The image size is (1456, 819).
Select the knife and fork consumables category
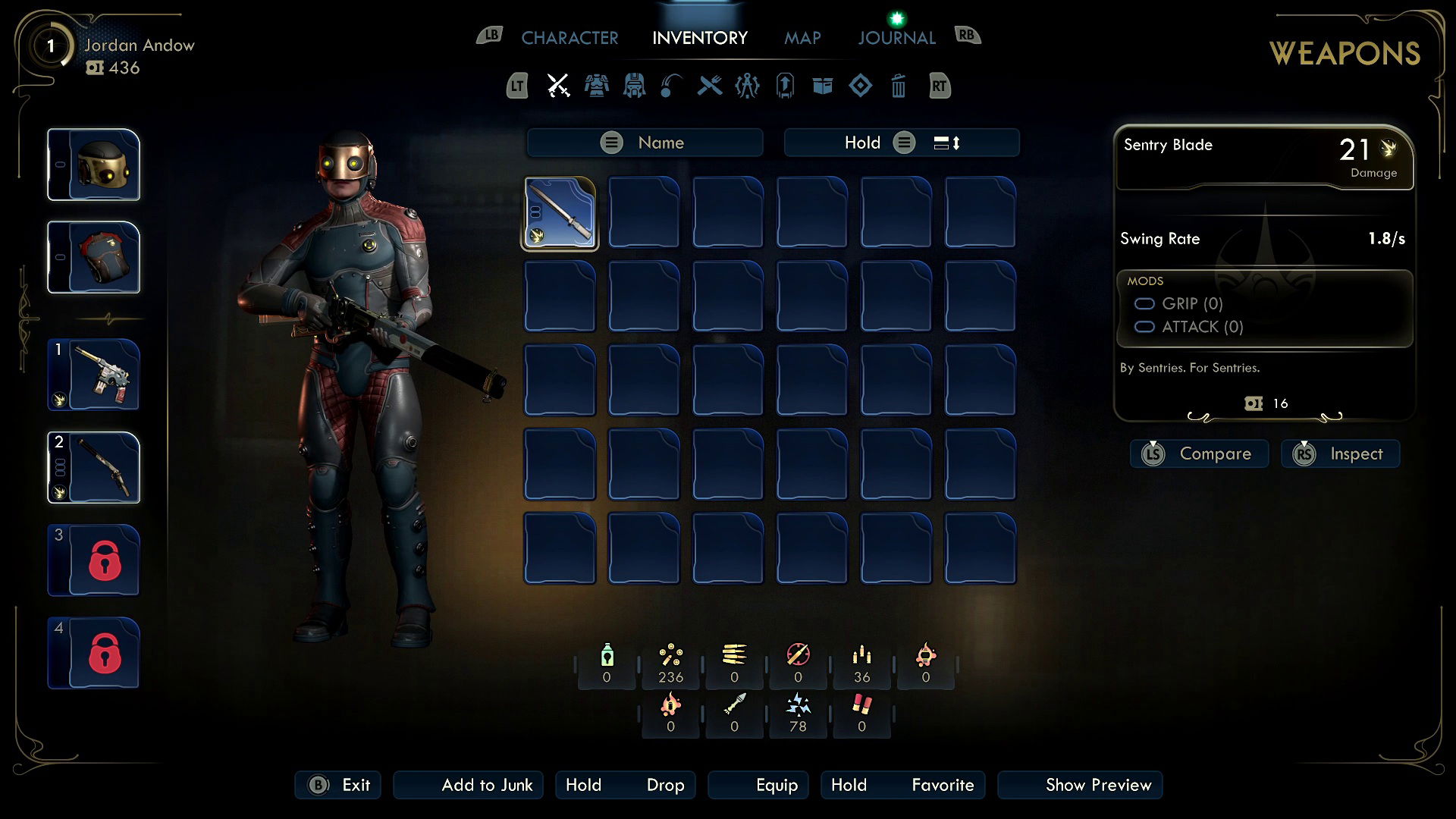click(x=710, y=86)
